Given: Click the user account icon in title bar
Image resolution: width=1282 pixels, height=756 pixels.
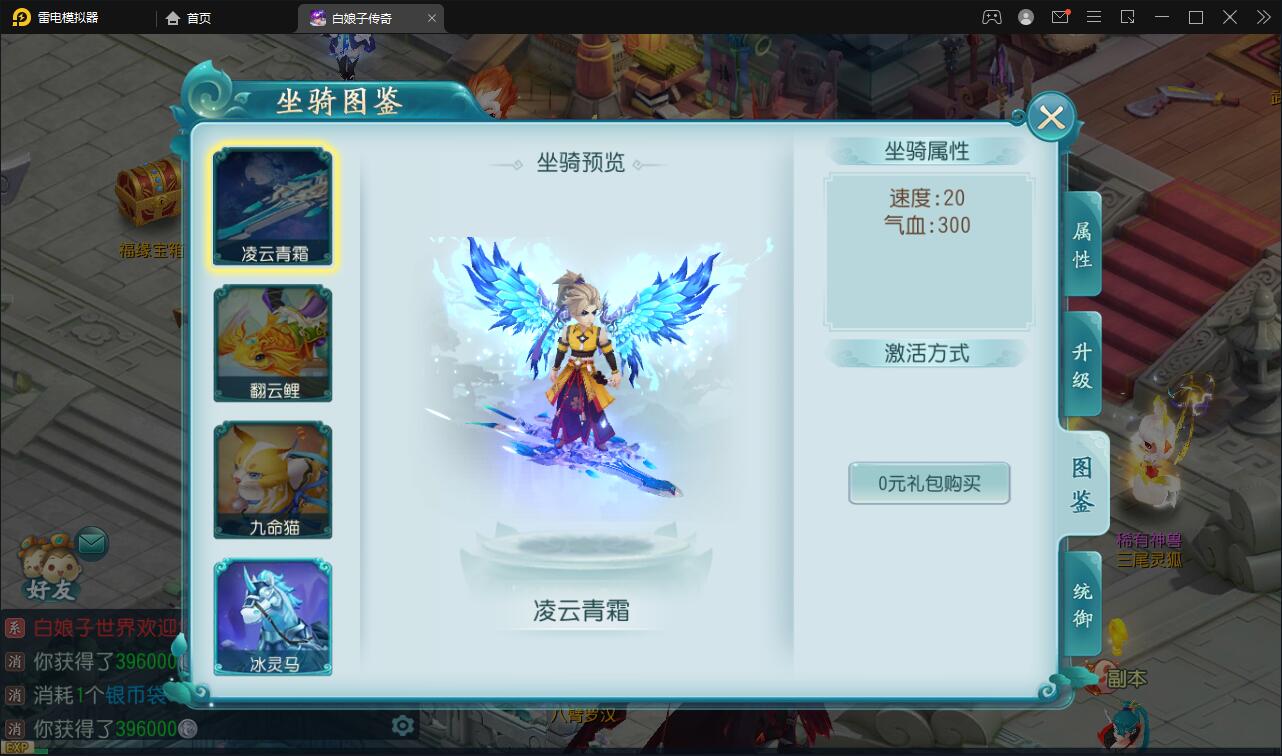Looking at the screenshot, I should tap(1026, 17).
